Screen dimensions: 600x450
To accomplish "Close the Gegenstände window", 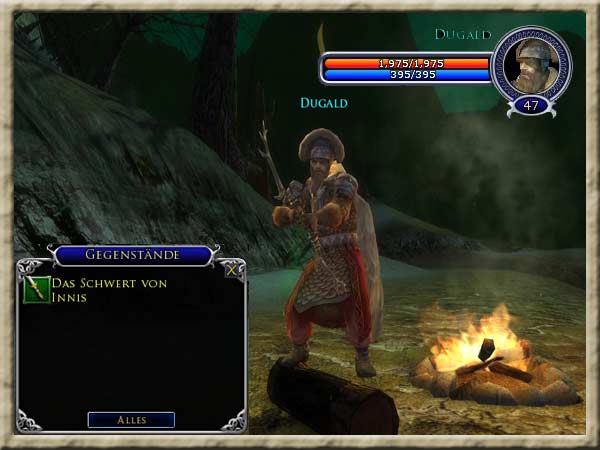I will coord(232,269).
